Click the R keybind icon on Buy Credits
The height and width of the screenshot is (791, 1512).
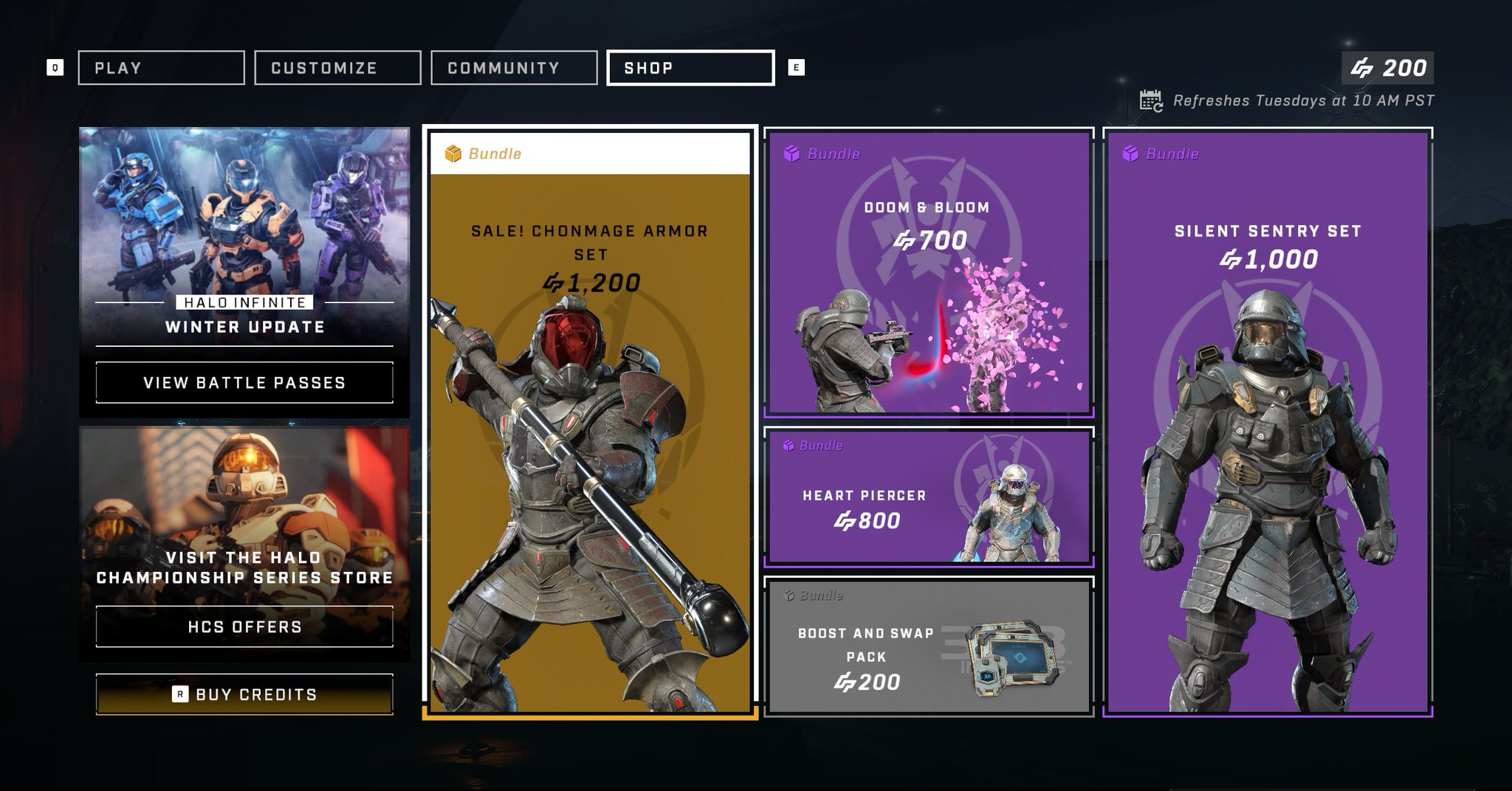181,694
